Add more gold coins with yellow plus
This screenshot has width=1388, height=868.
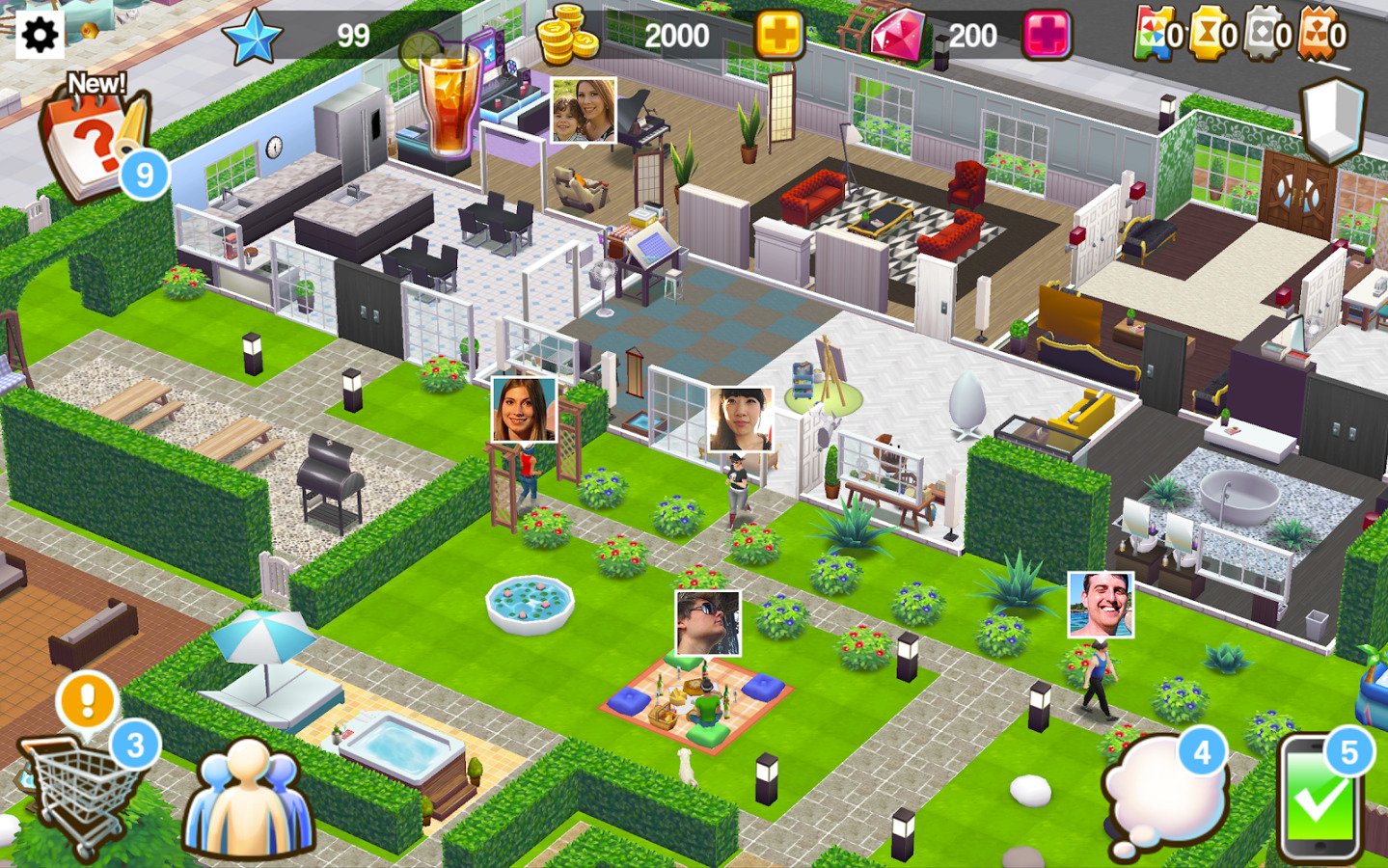click(x=779, y=37)
